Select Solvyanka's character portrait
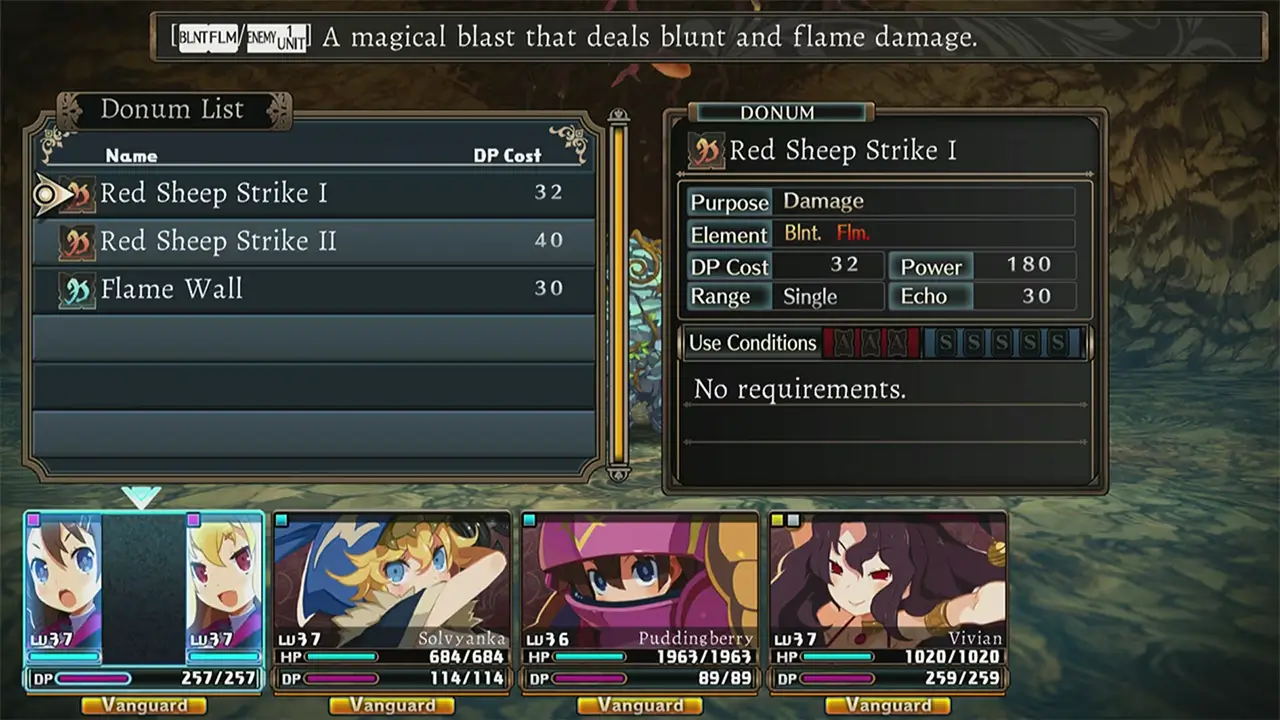Image resolution: width=1280 pixels, height=720 pixels. click(x=392, y=580)
